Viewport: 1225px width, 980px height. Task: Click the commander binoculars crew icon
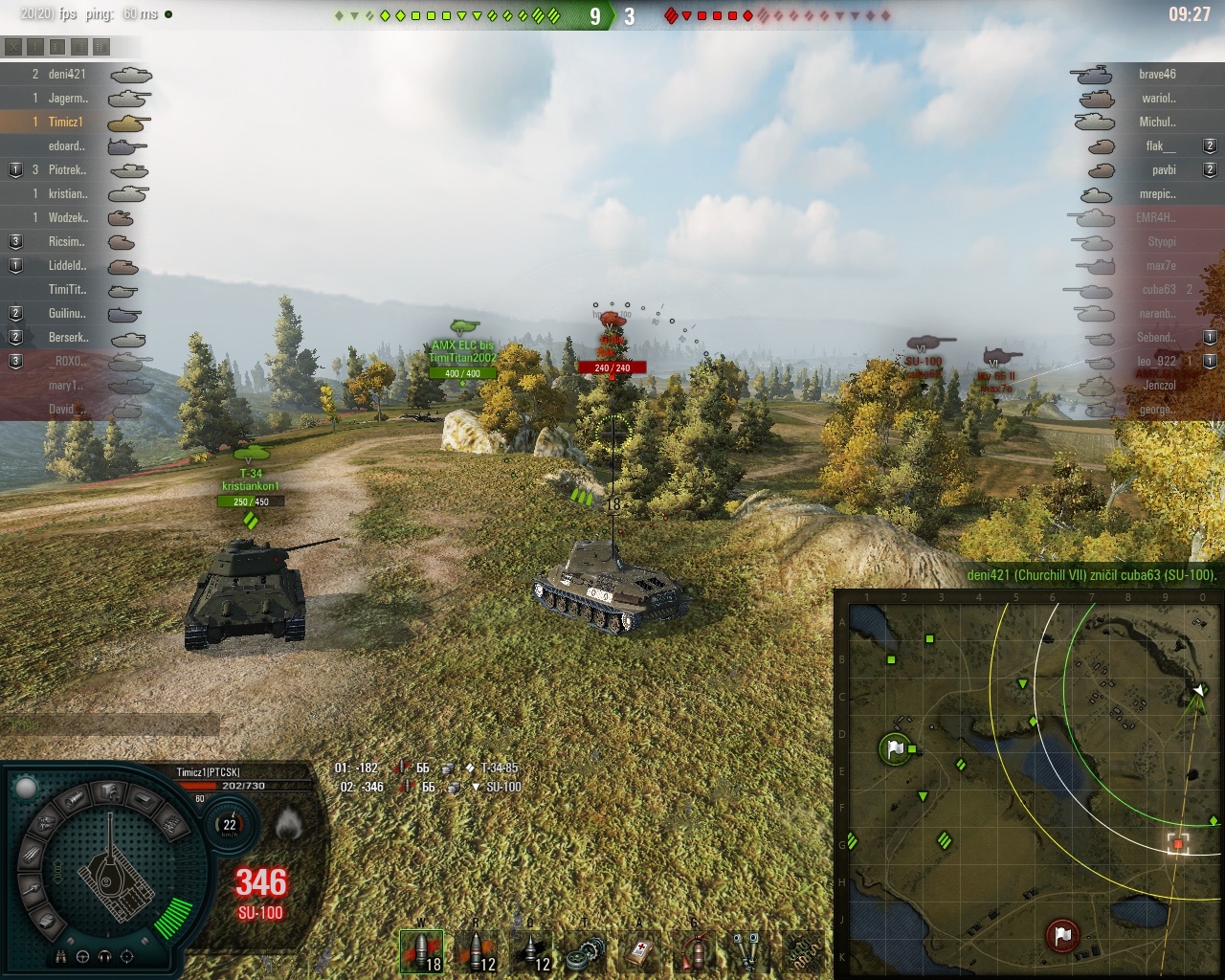[x=61, y=956]
